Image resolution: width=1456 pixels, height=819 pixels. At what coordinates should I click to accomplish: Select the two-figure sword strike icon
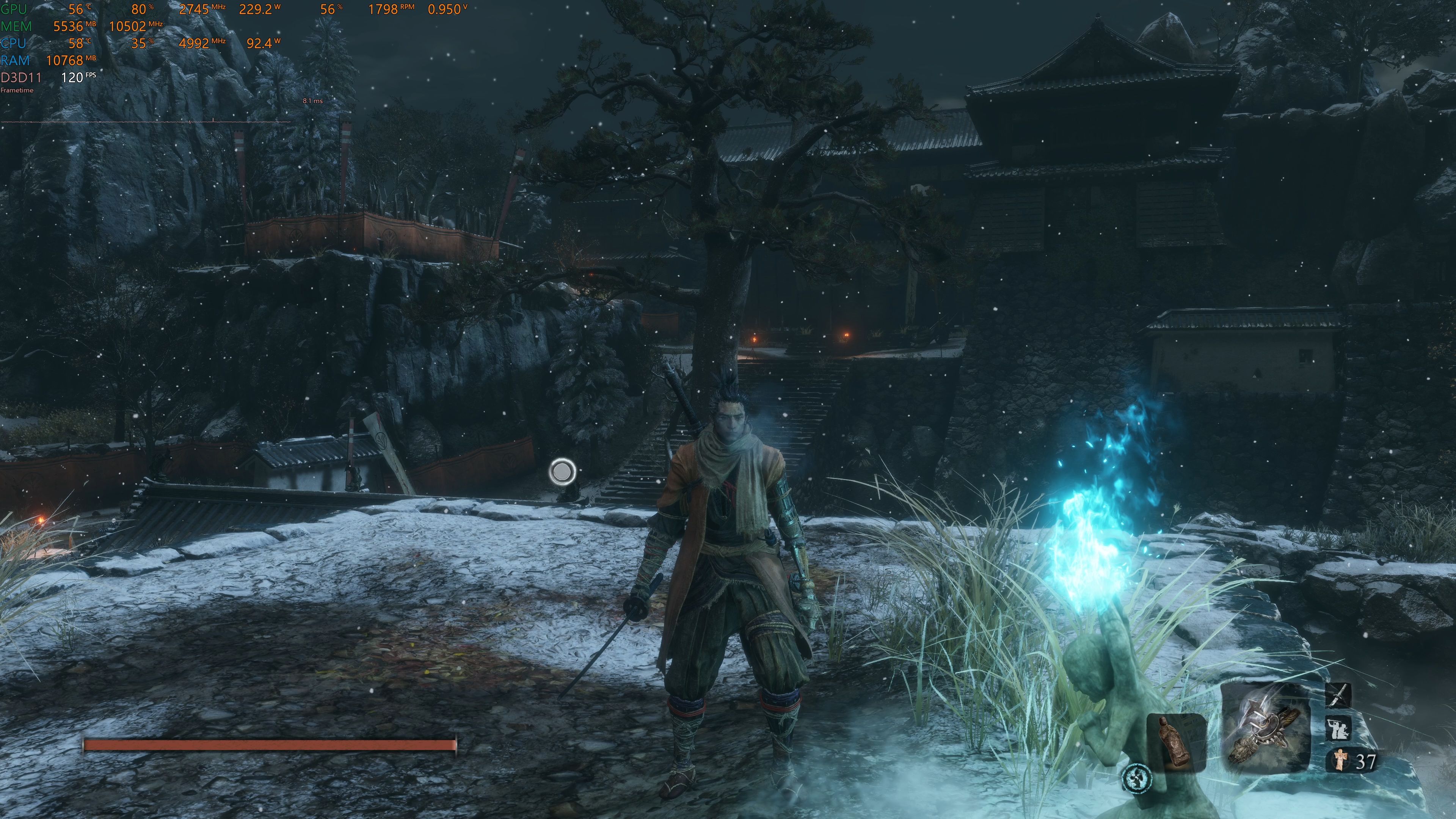click(1338, 728)
